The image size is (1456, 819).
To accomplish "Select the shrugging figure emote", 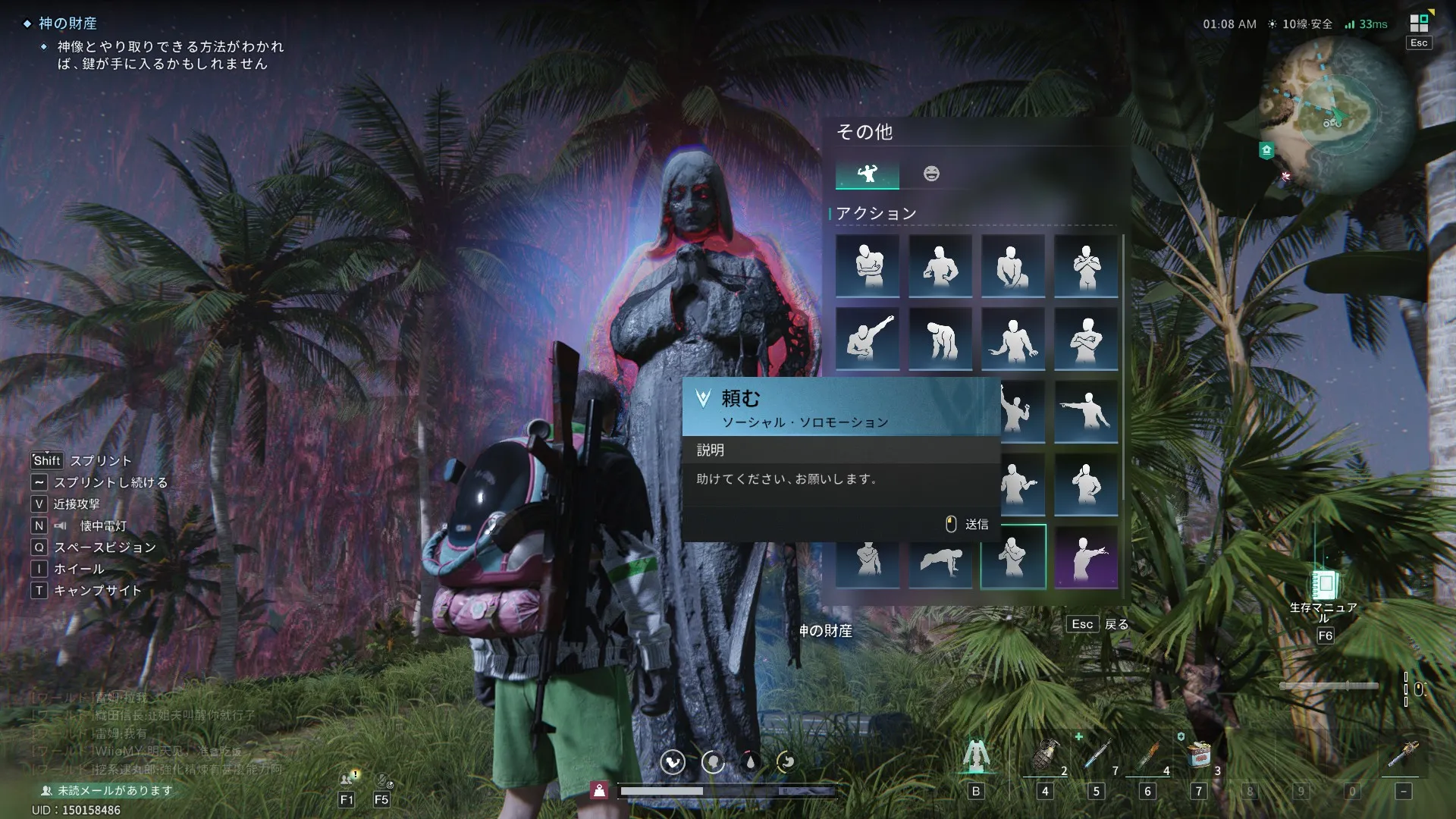I will (x=1013, y=339).
